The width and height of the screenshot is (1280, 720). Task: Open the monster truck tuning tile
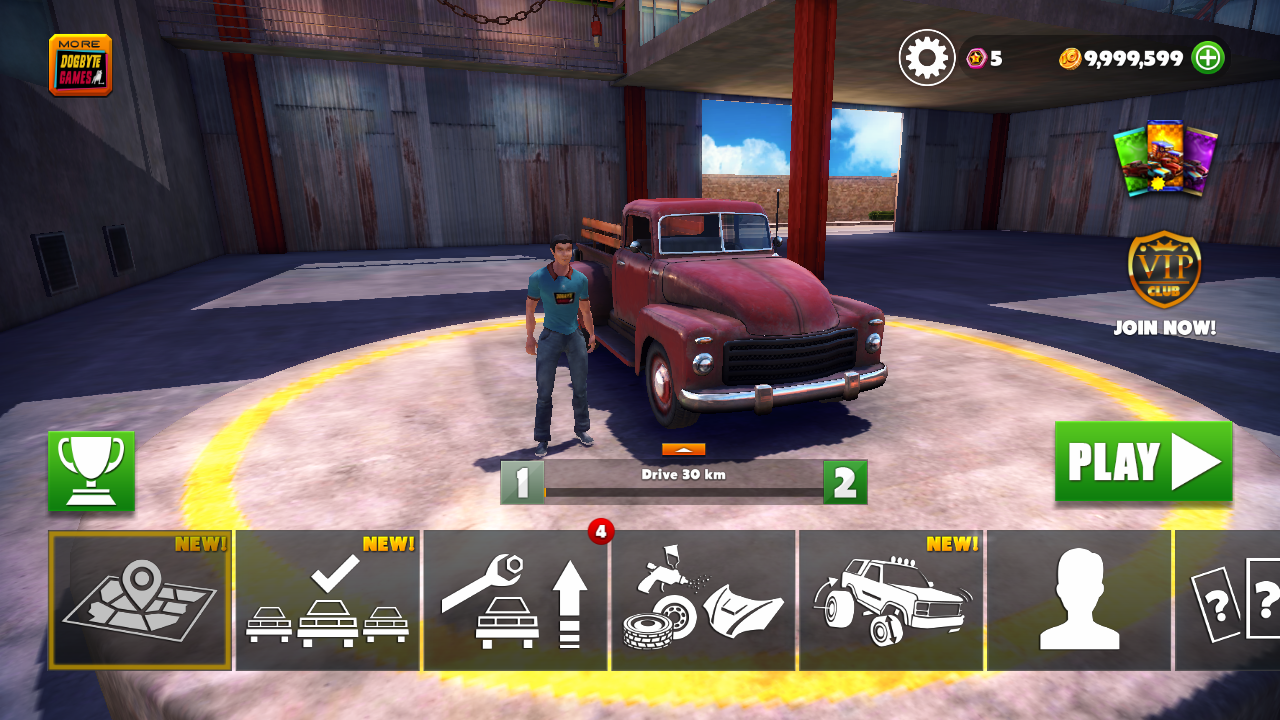point(892,600)
